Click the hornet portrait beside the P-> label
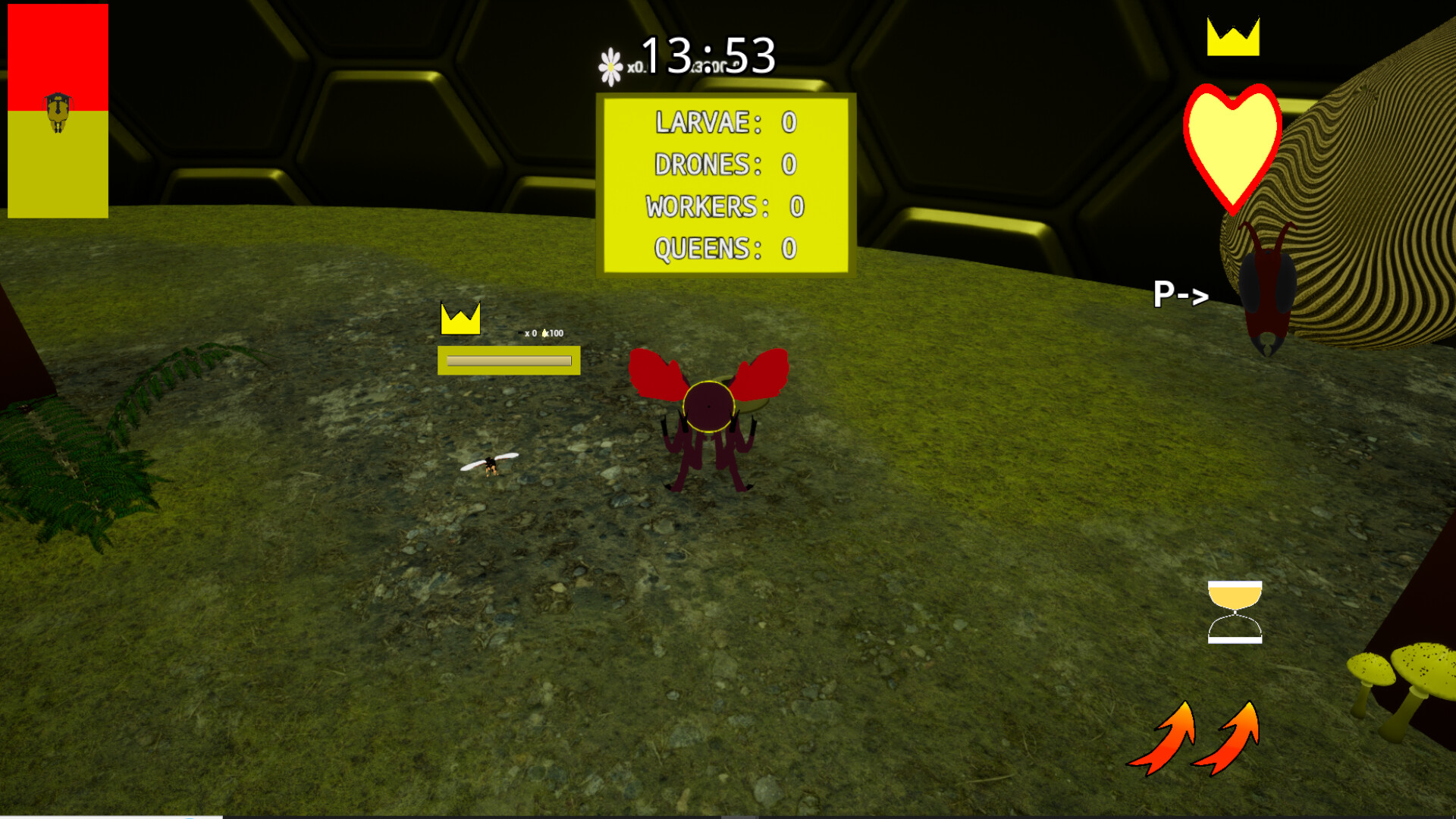The width and height of the screenshot is (1456, 819). click(x=1269, y=288)
